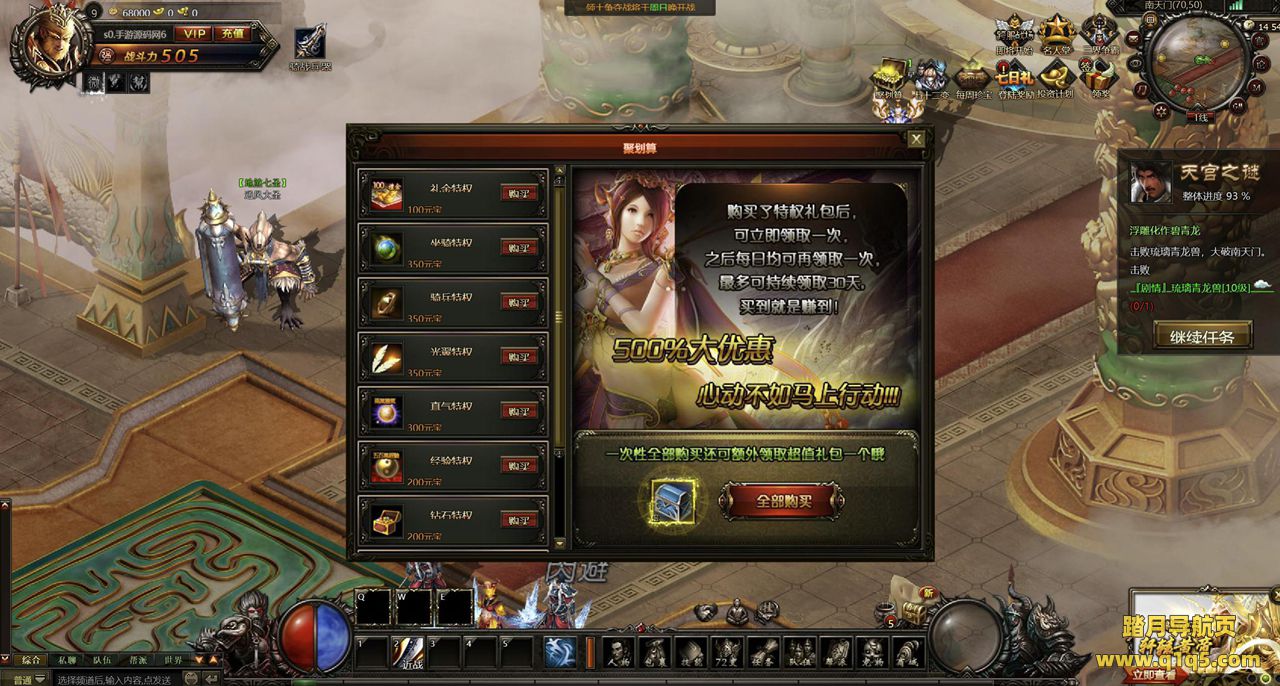Purchase the 真气特权 package
The height and width of the screenshot is (686, 1280).
(519, 411)
